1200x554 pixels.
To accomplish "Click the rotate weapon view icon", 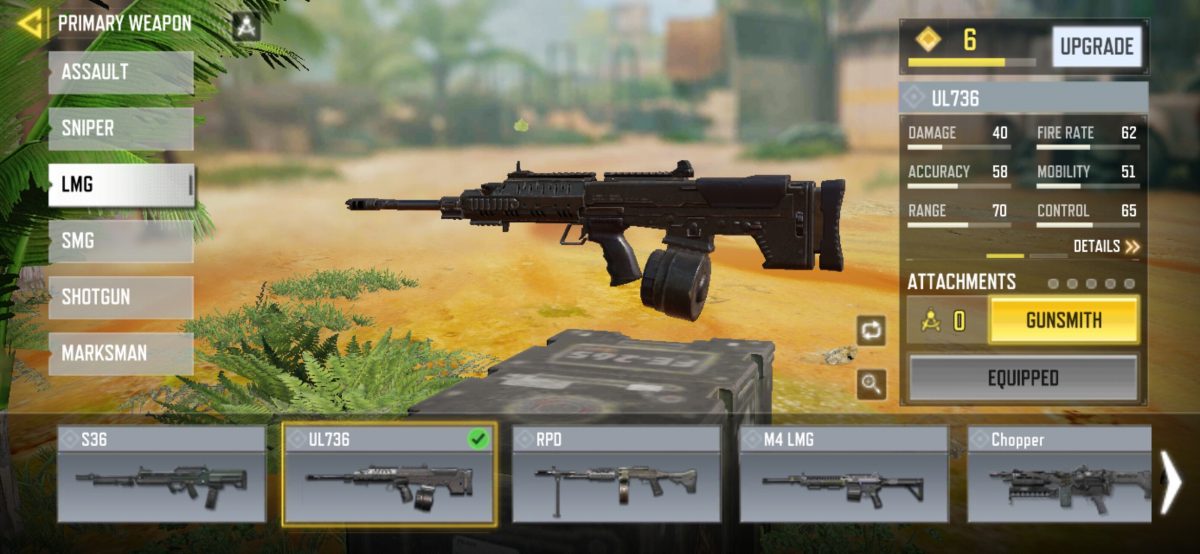I will [871, 331].
